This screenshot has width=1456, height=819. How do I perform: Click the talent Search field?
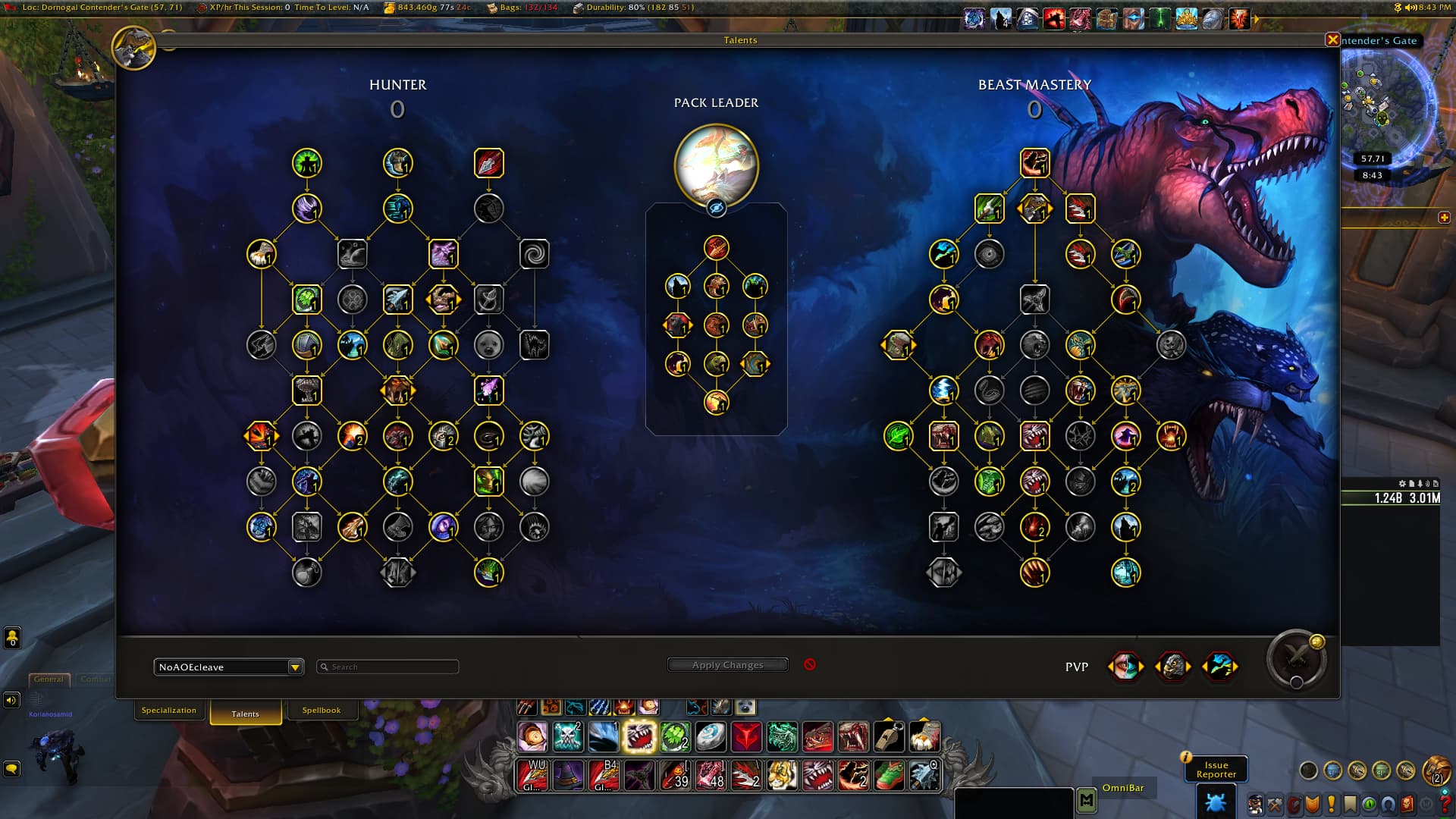point(388,667)
